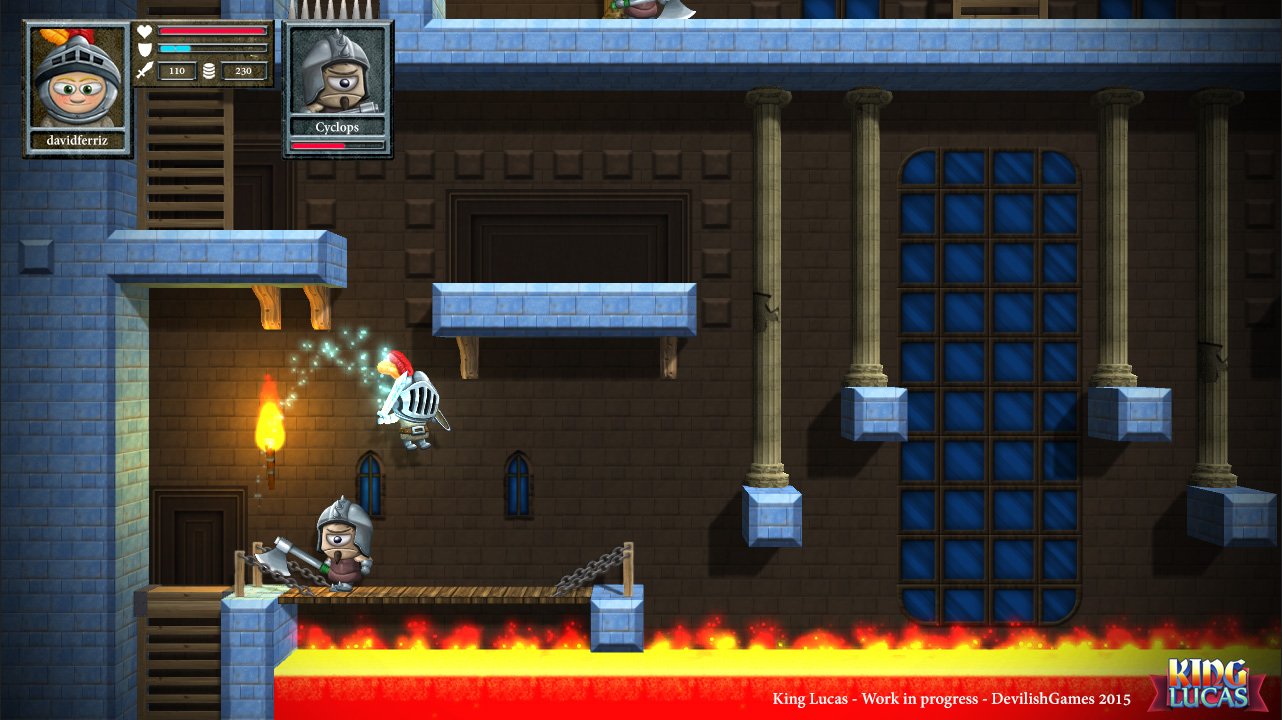Click the heart icon on the HUD

point(144,31)
